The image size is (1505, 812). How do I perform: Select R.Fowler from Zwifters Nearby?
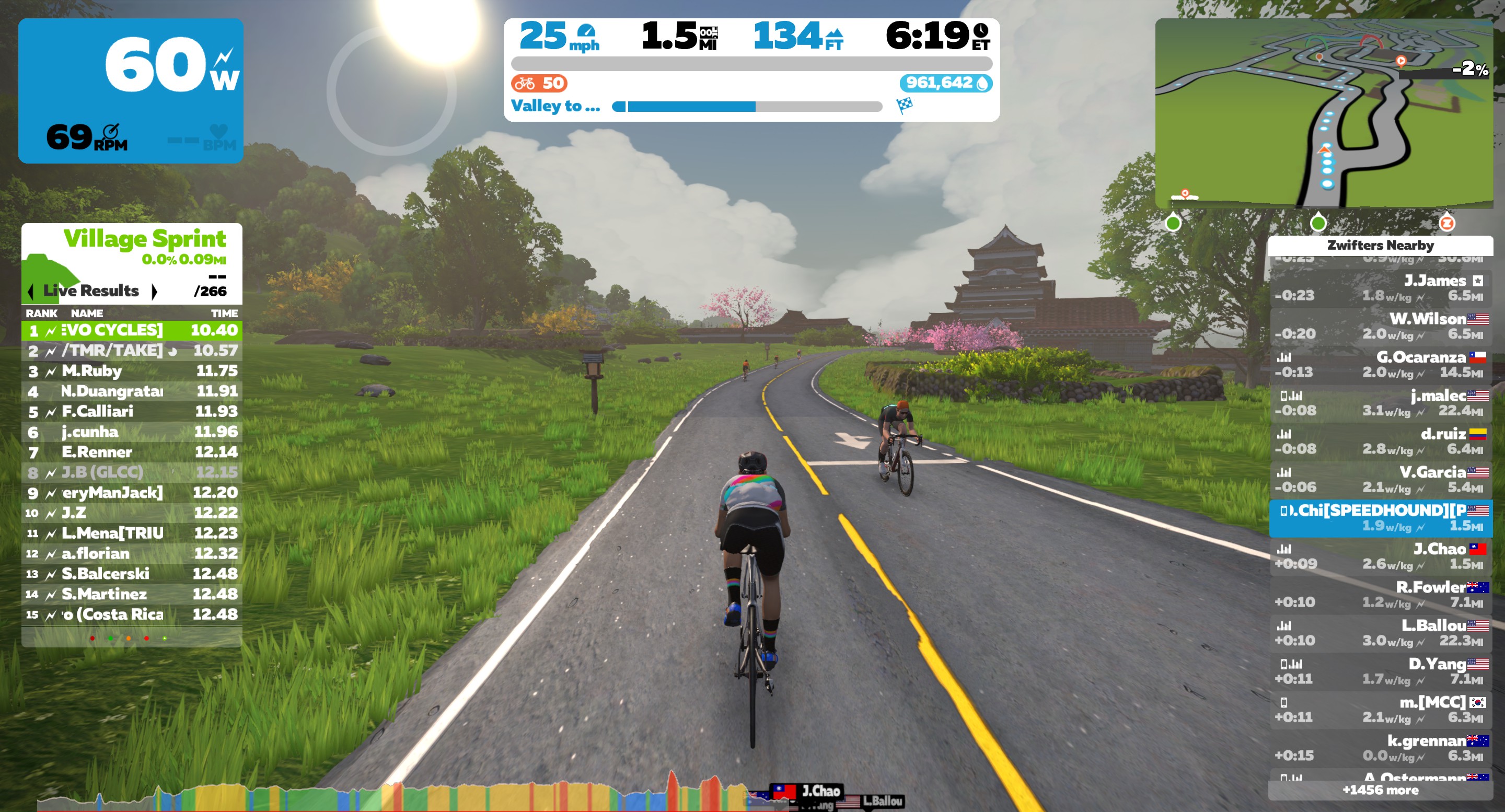click(x=1381, y=595)
